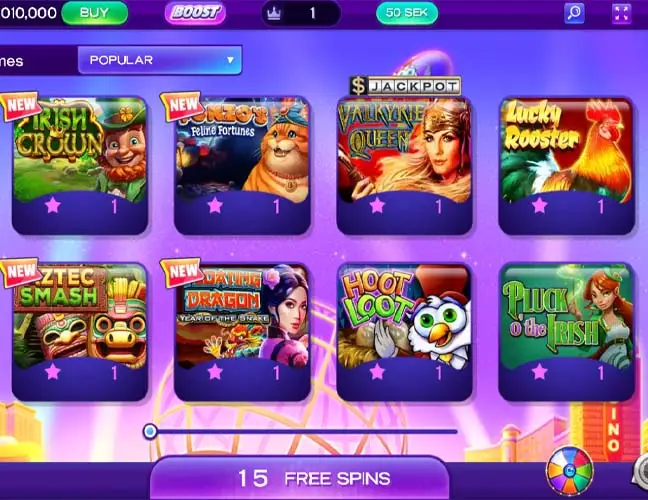Viewport: 648px width, 500px height.
Task: Open Pluck o' the Irish game
Action: click(x=566, y=316)
